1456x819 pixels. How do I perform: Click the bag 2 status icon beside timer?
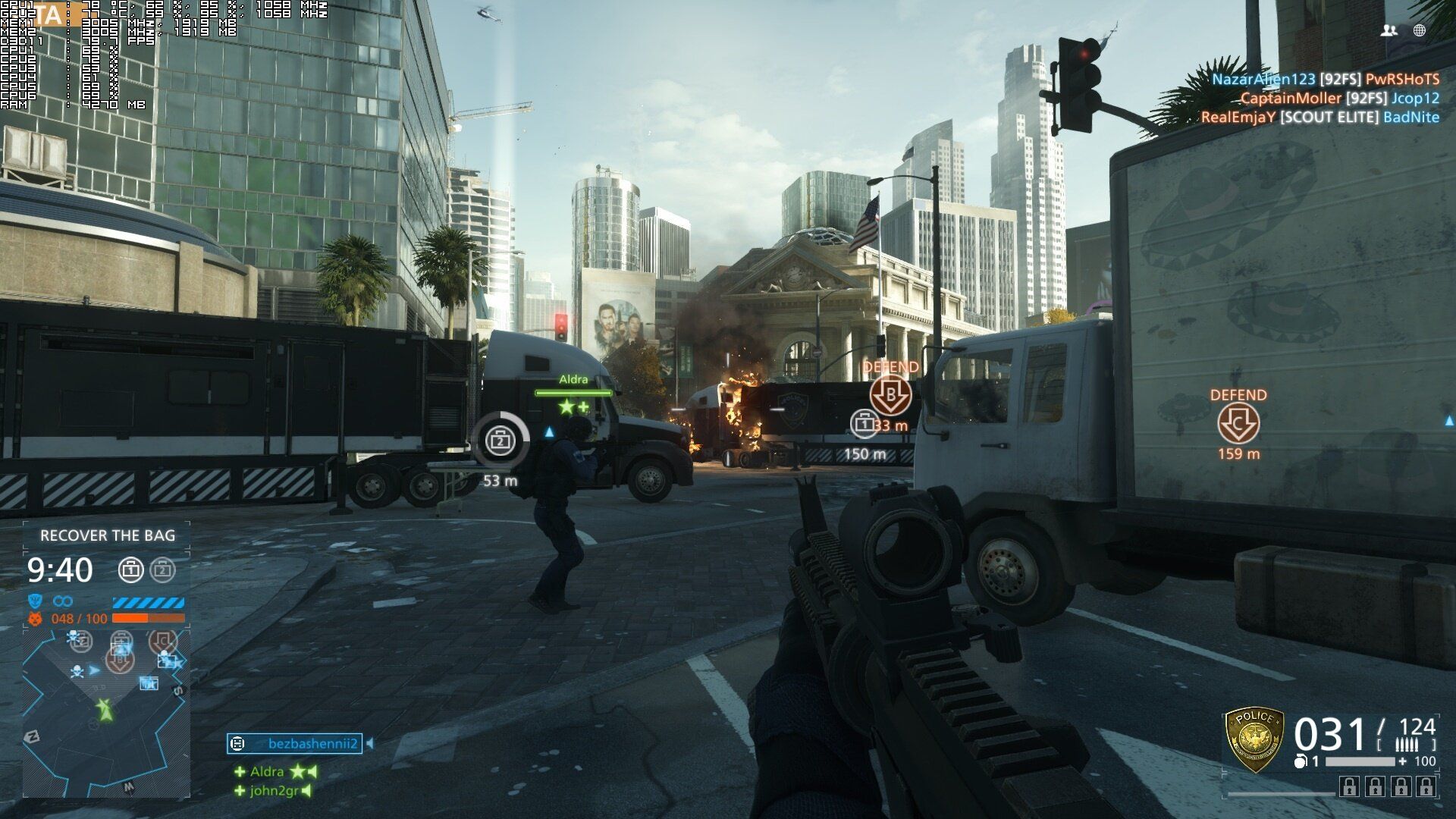click(x=162, y=570)
